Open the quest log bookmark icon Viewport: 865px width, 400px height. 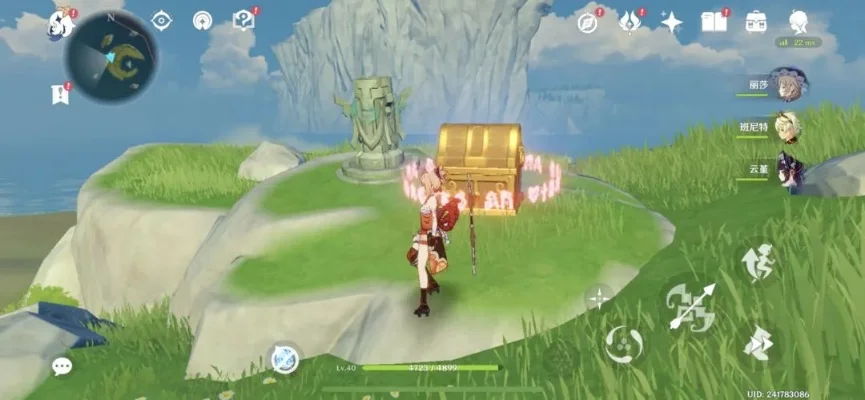[x=59, y=94]
